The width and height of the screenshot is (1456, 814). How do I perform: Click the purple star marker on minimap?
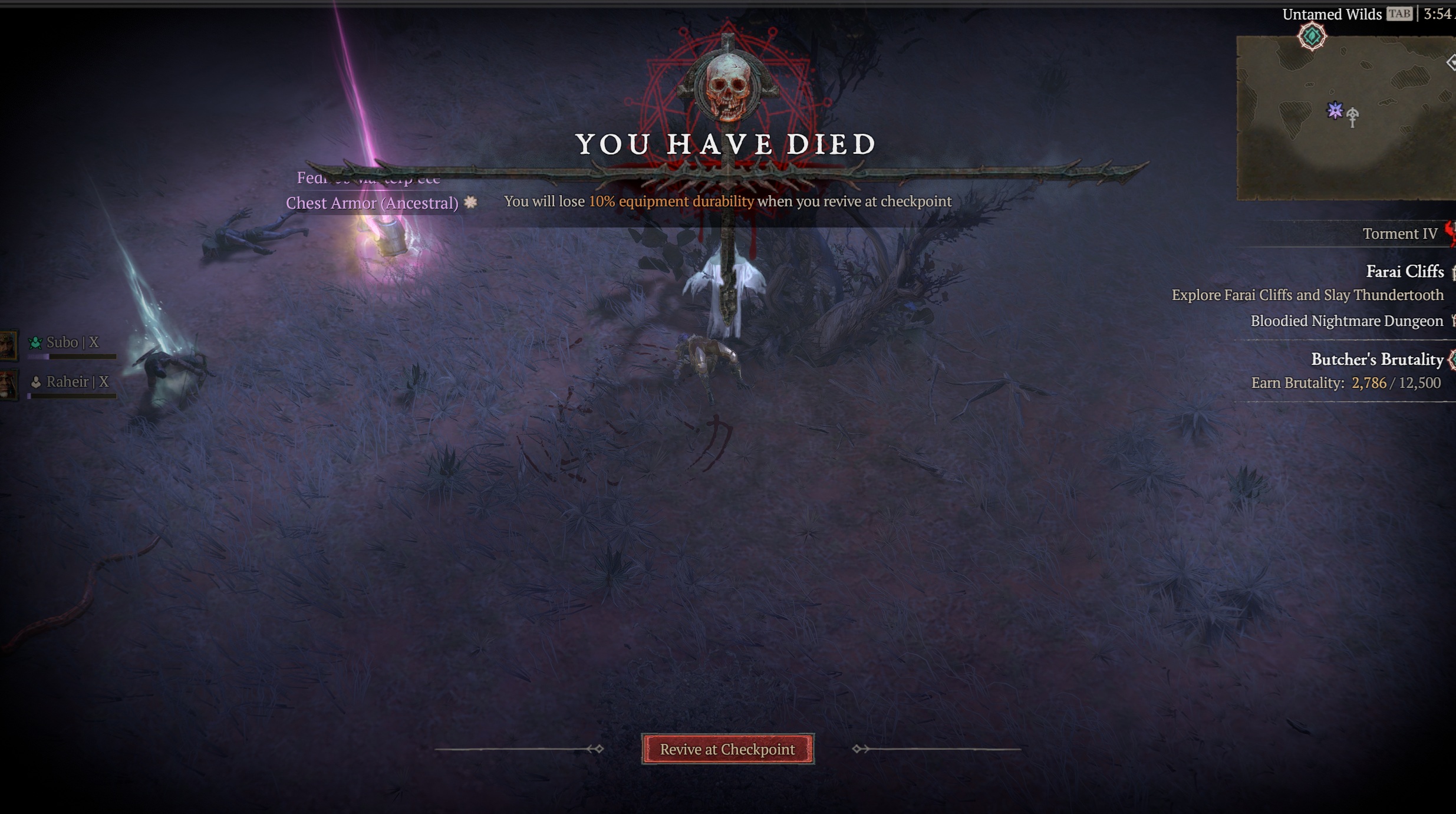(1335, 110)
